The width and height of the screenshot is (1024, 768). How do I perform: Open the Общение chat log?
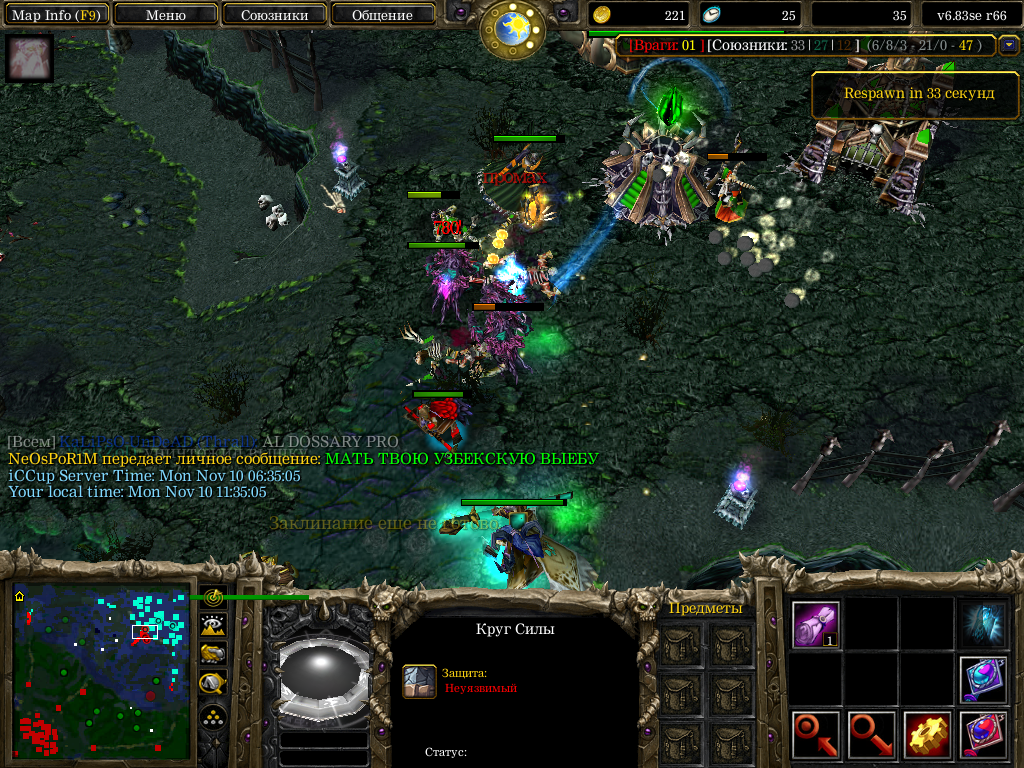(x=382, y=15)
